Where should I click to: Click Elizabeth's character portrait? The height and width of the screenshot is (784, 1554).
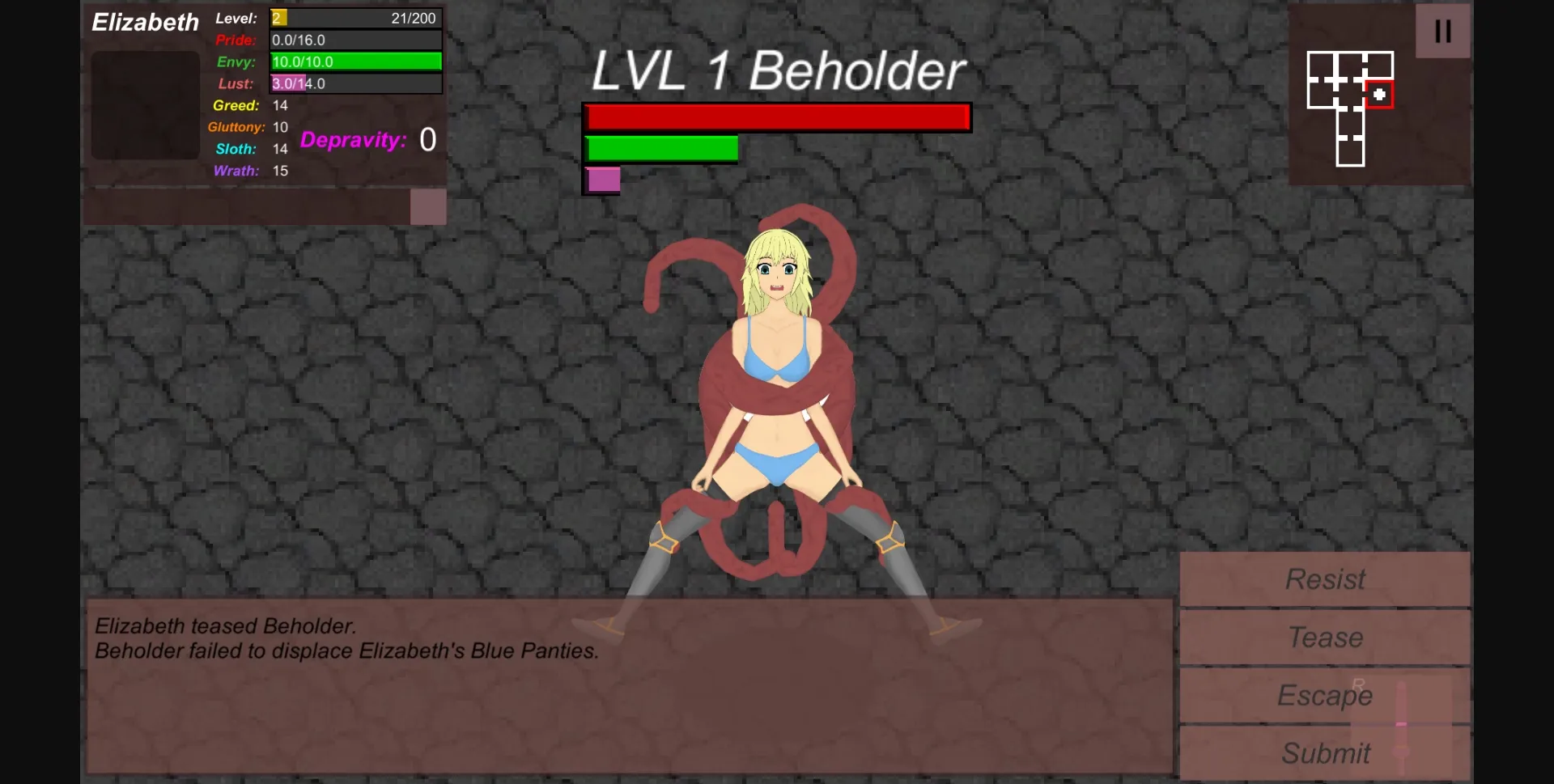pos(145,105)
